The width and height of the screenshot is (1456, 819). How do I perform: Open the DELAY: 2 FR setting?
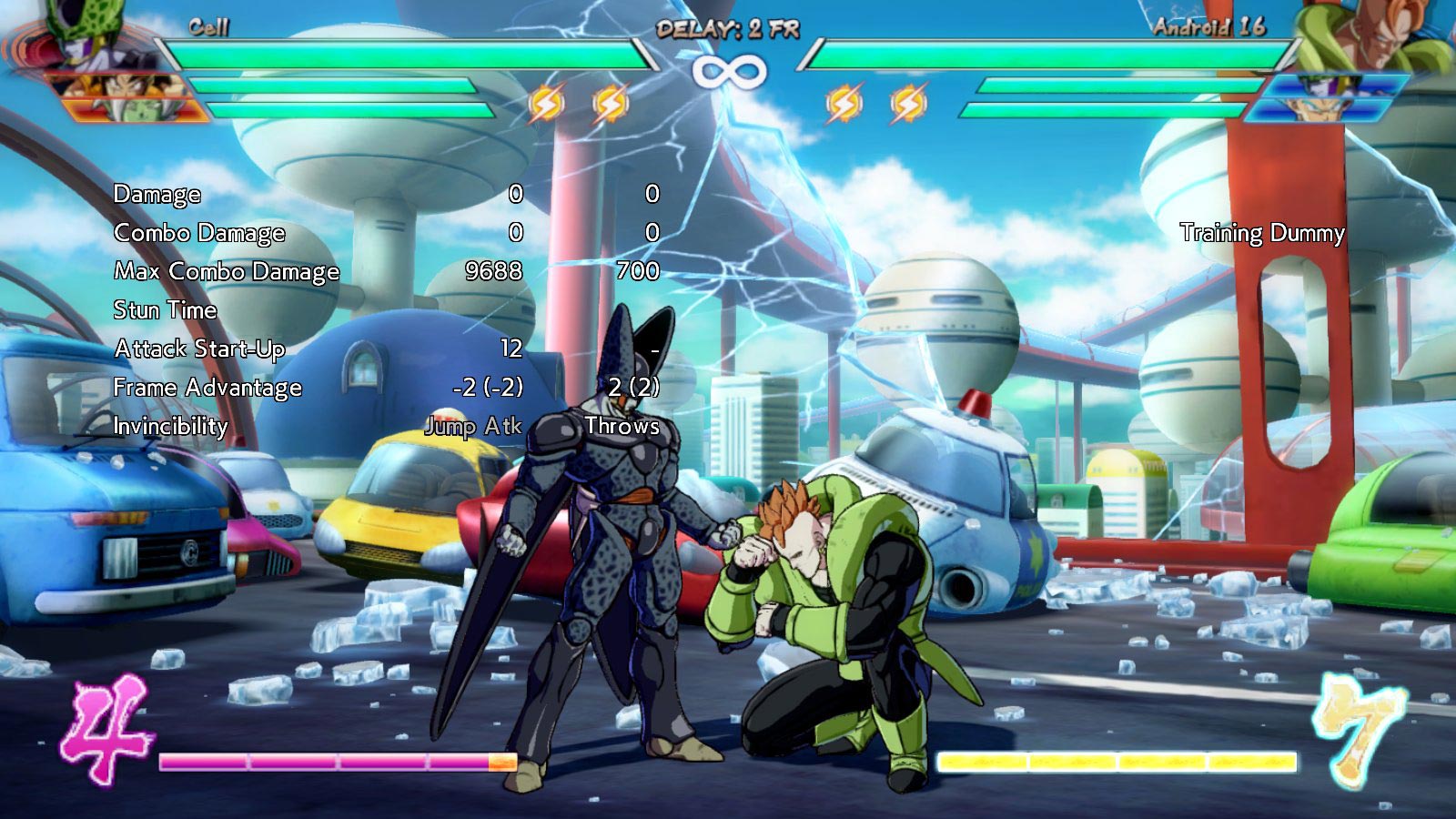[728, 29]
